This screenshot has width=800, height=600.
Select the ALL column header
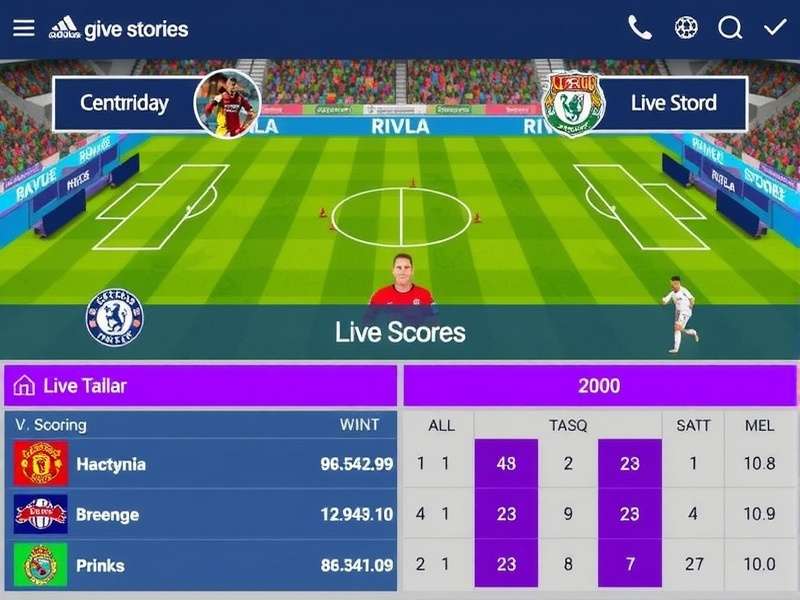(441, 425)
